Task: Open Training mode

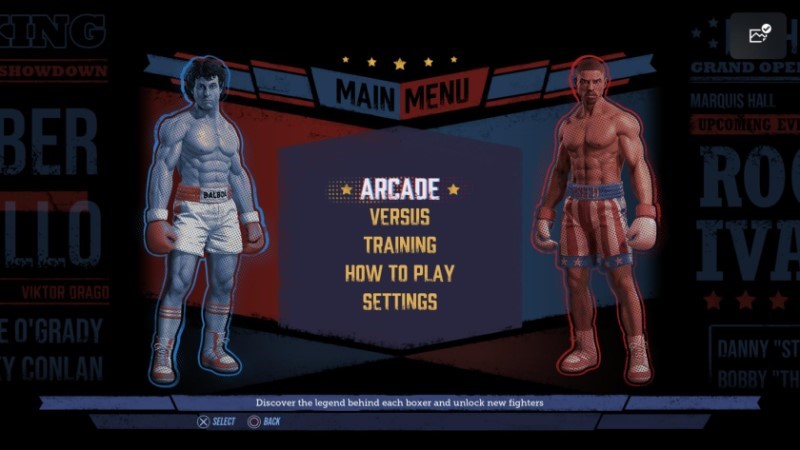Action: pos(399,244)
